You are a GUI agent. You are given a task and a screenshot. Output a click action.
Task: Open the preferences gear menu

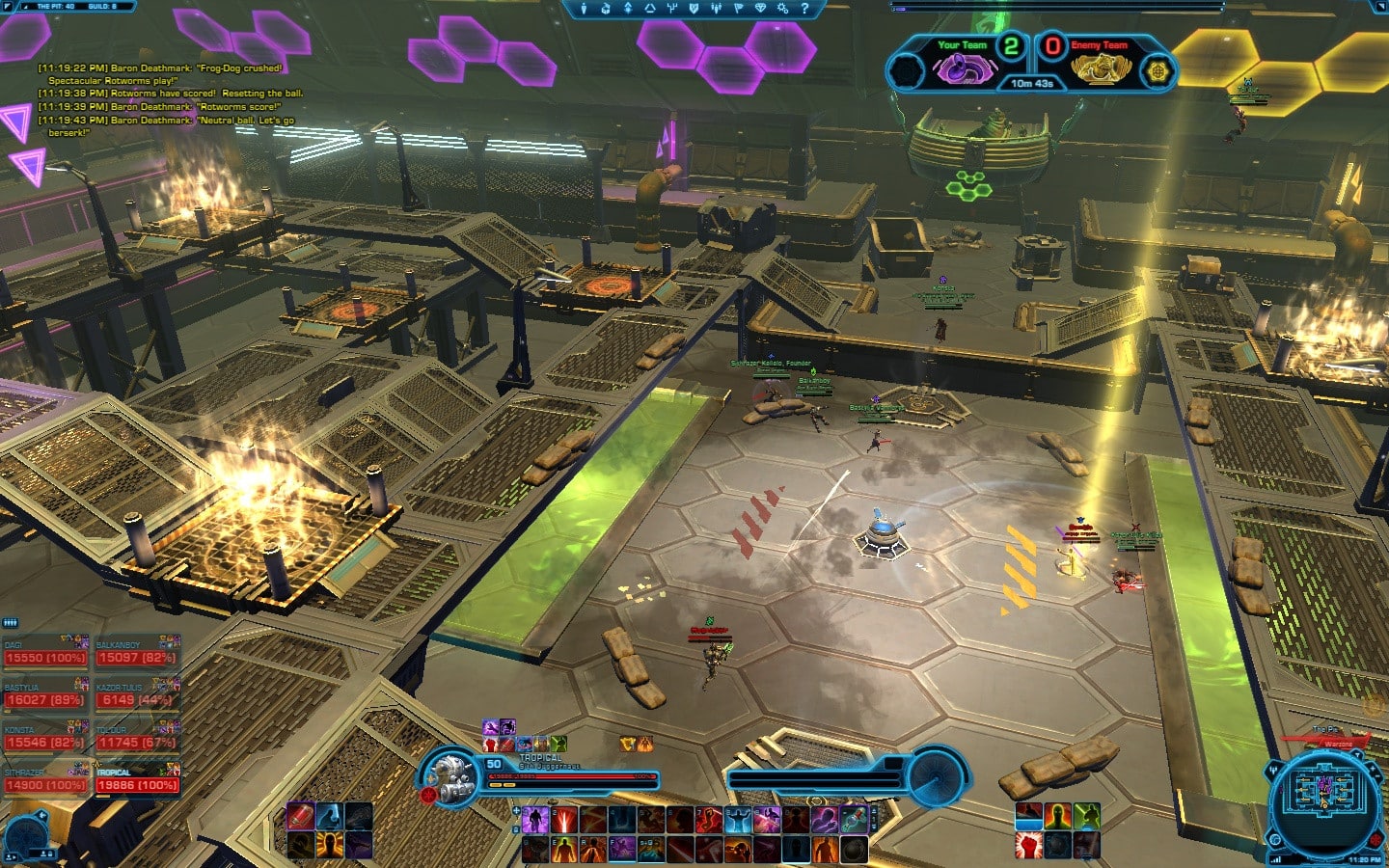click(782, 9)
